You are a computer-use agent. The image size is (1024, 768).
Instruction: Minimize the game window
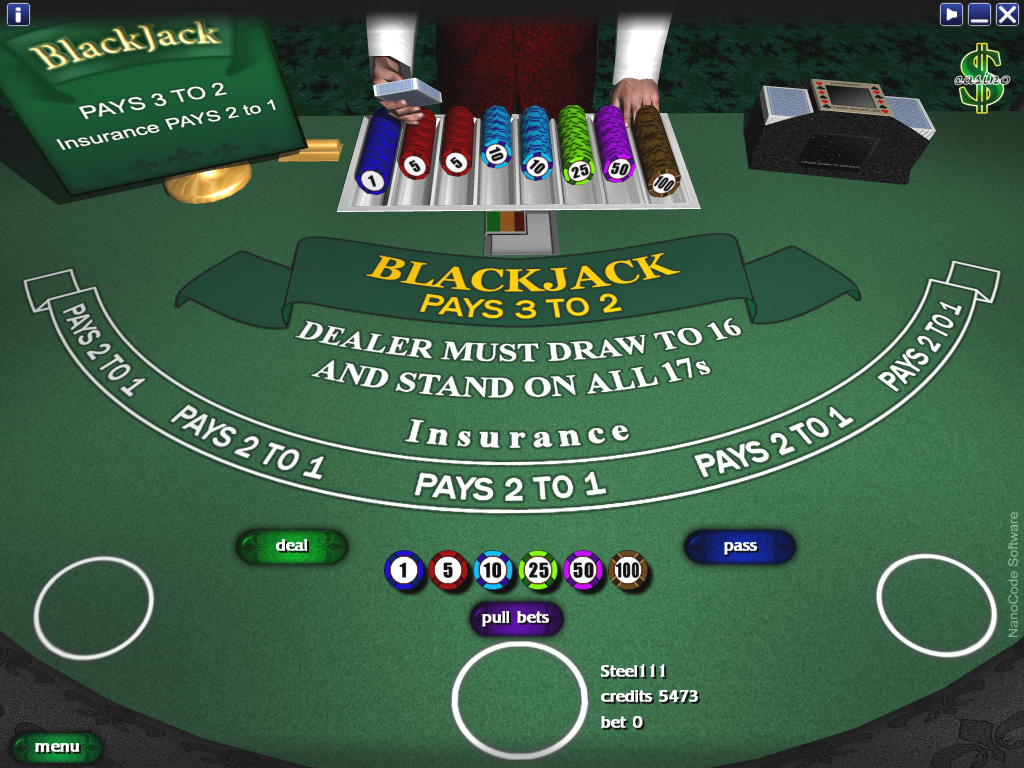pos(979,14)
